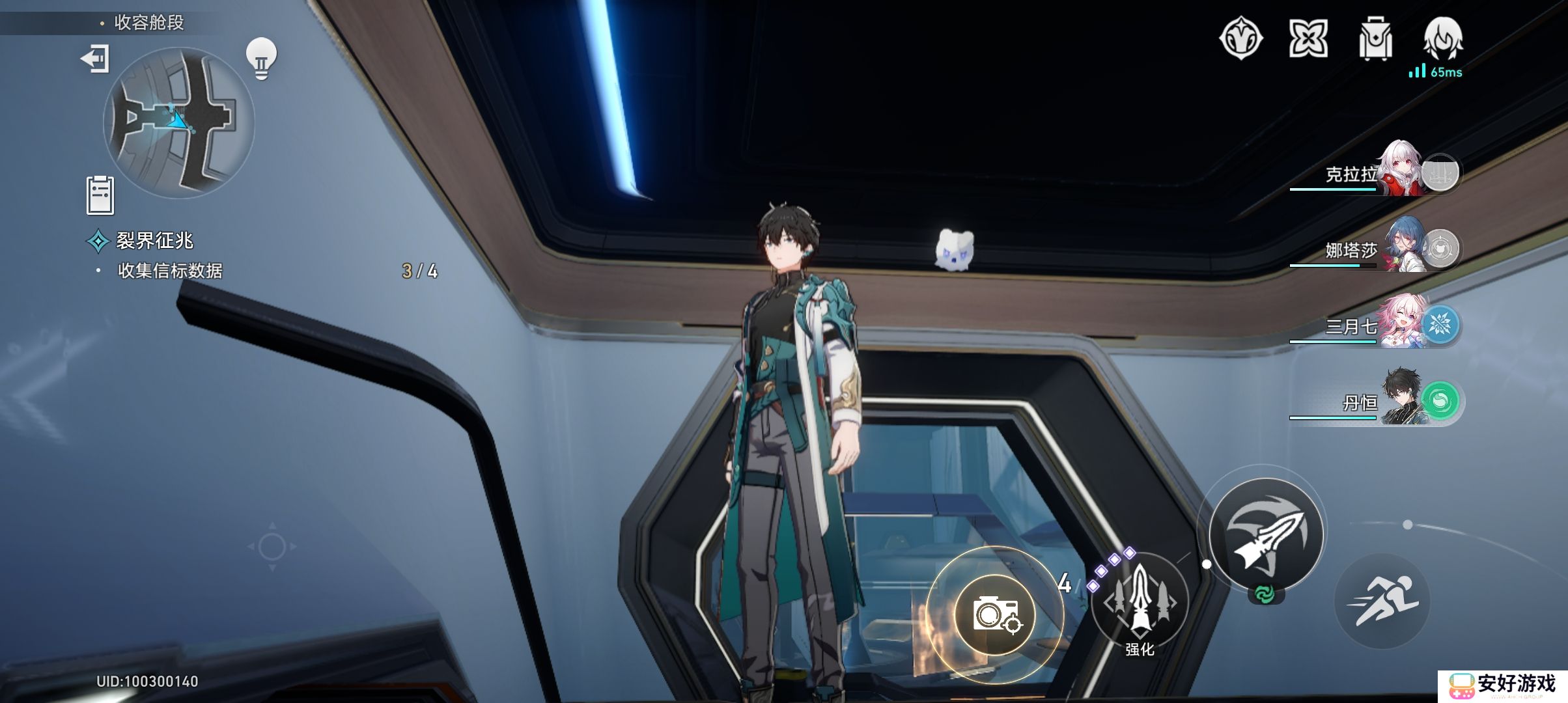Open the compass star icon in top bar
The height and width of the screenshot is (703, 1568).
coord(1240,38)
